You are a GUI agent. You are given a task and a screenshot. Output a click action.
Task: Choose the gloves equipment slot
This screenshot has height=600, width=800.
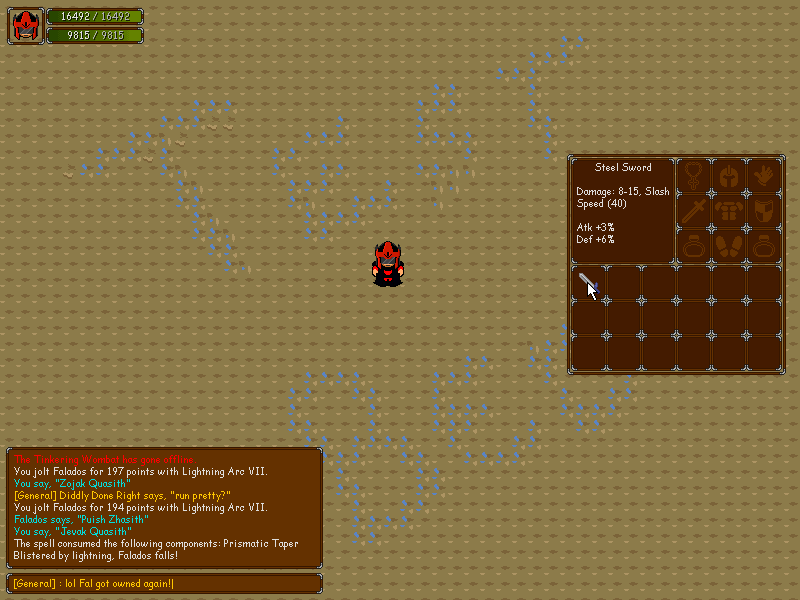click(764, 175)
